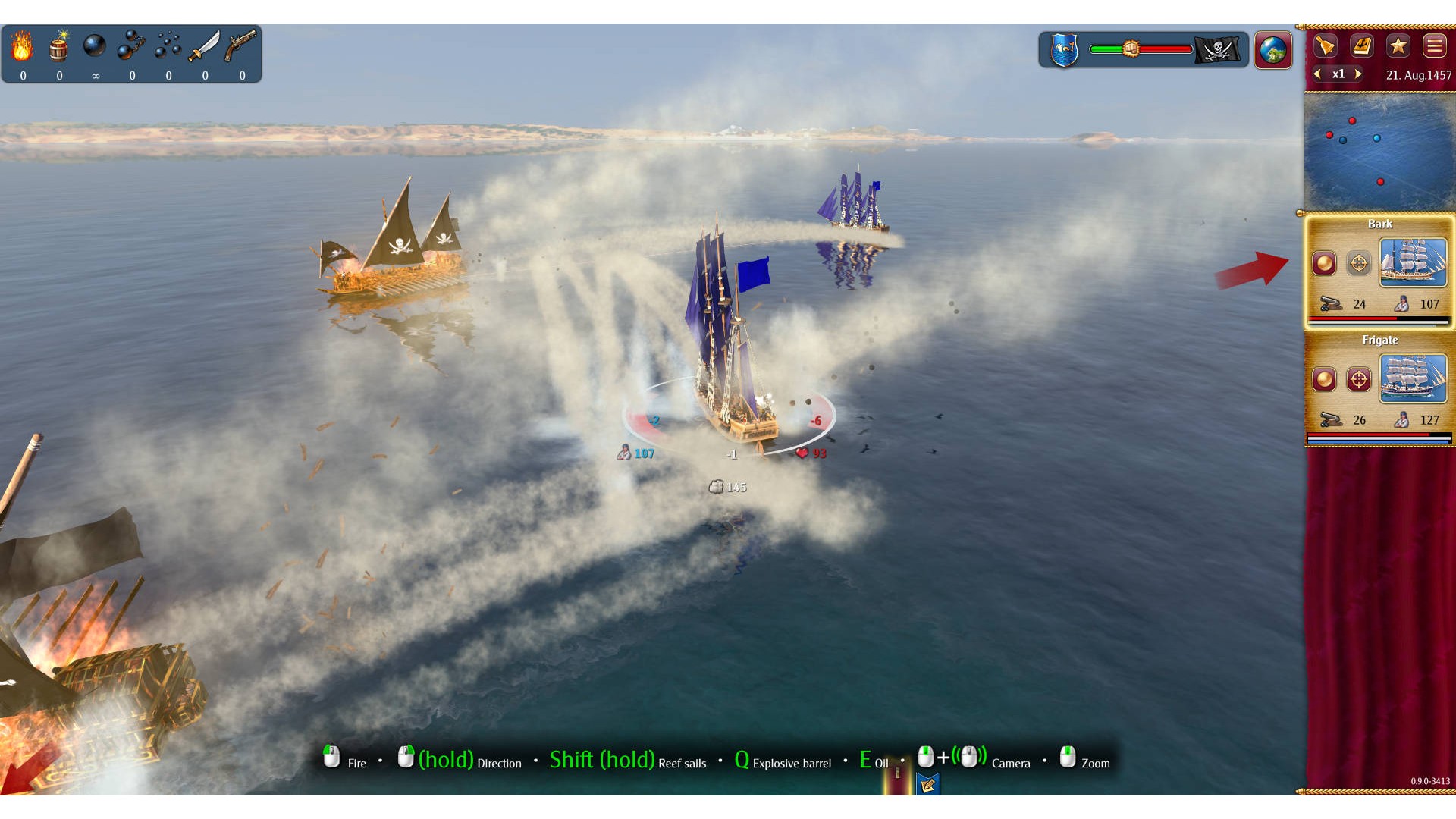Open the main hamburger menu
The height and width of the screenshot is (819, 1456).
[x=1434, y=46]
